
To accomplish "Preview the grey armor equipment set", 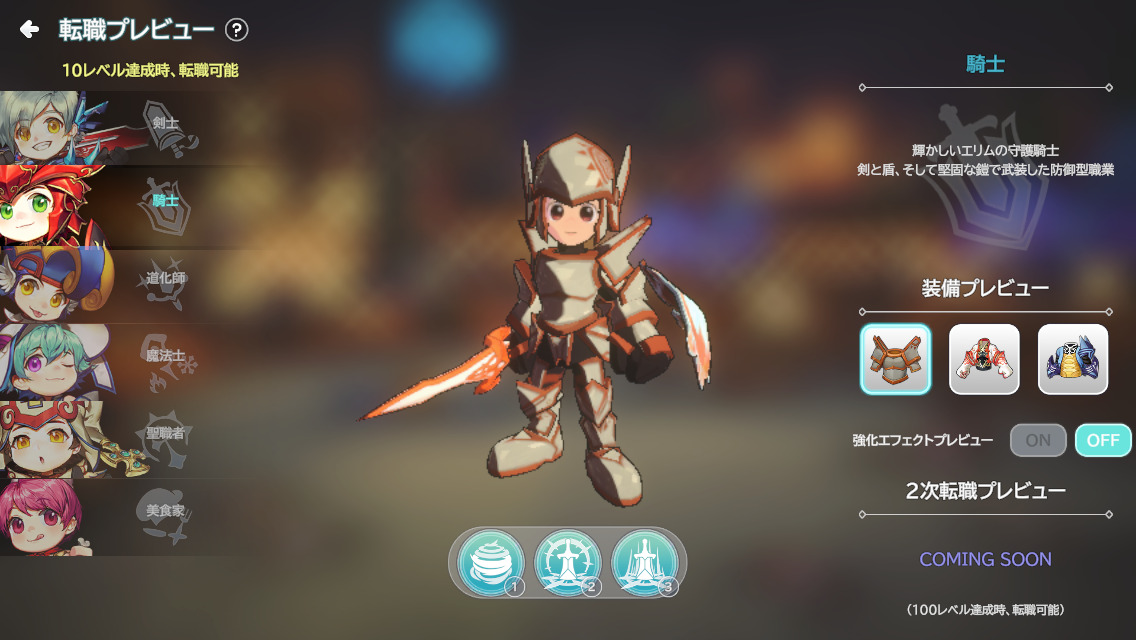I will pos(895,359).
